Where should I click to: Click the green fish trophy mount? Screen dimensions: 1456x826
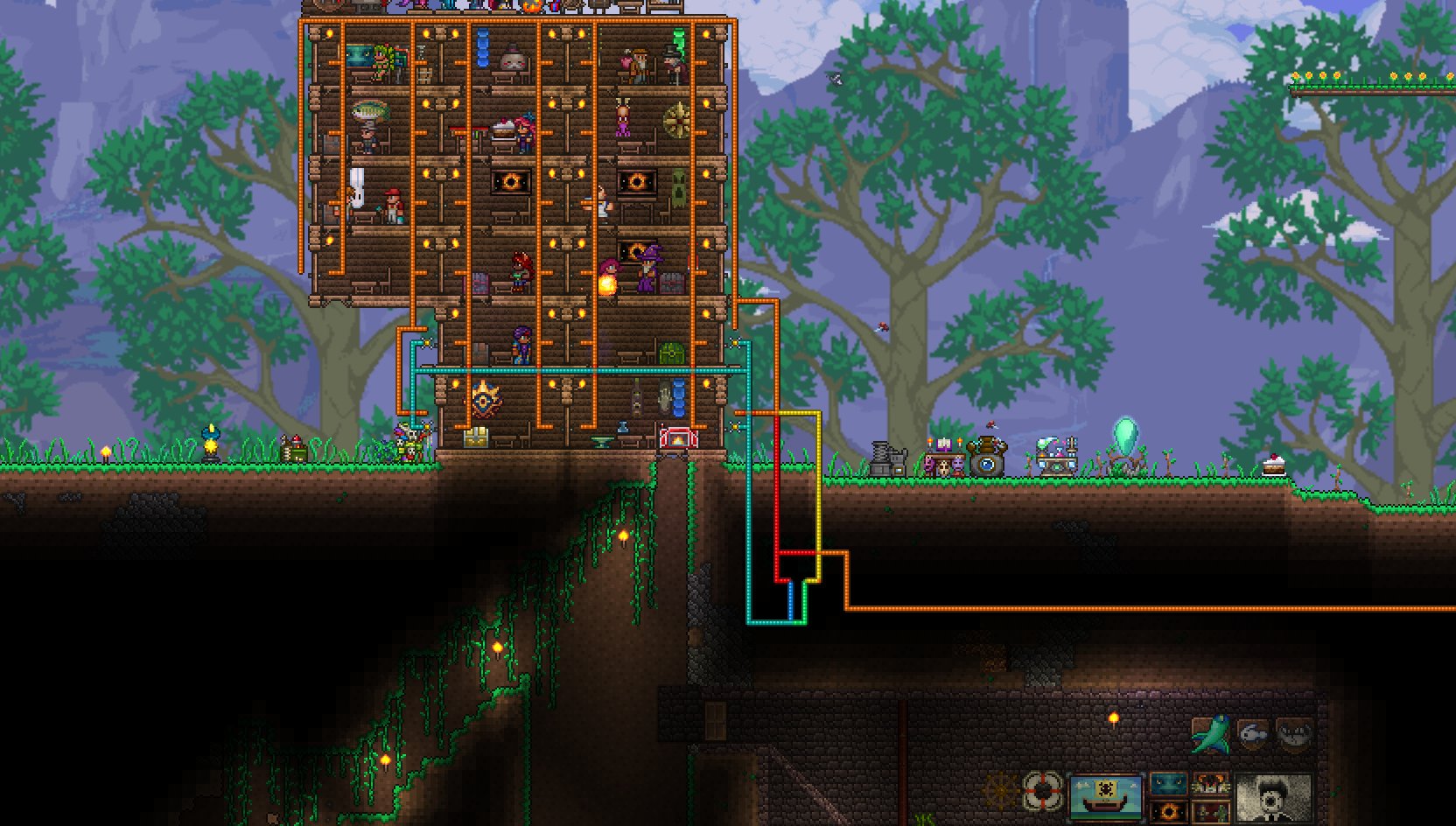click(x=1211, y=734)
